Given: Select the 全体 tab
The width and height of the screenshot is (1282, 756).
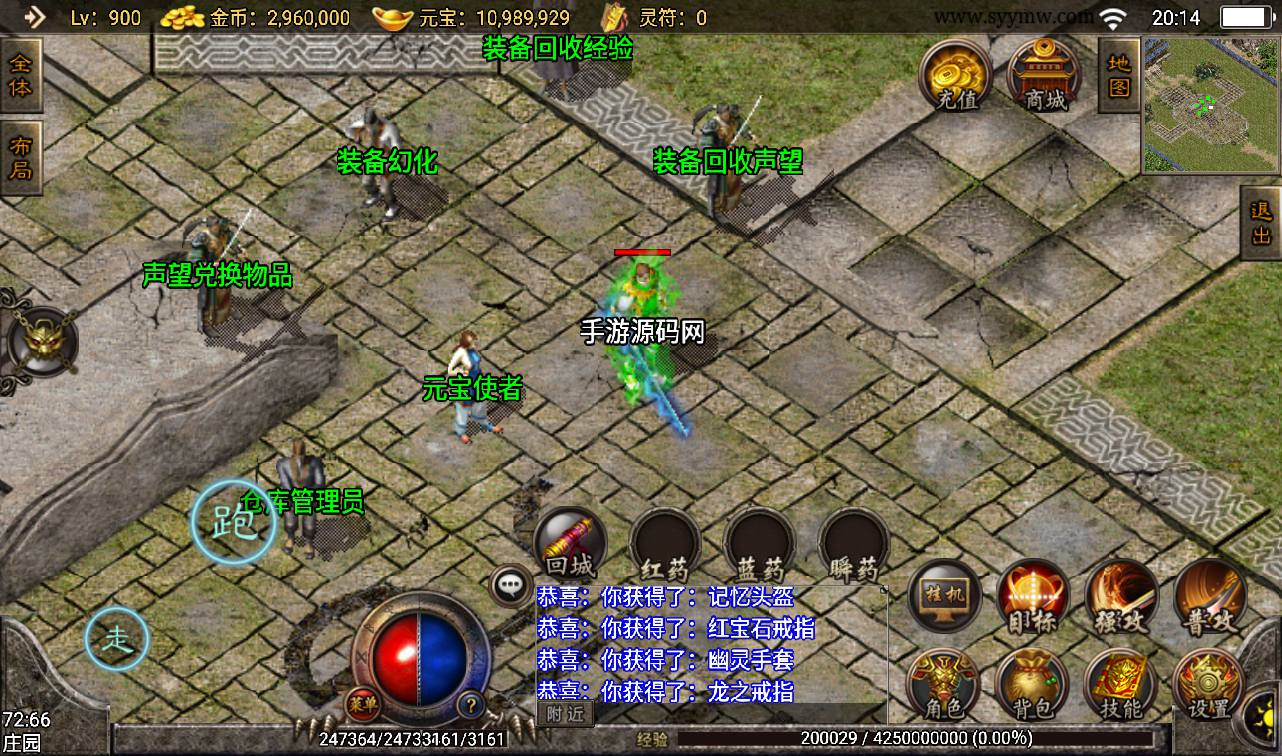Looking at the screenshot, I should point(20,75).
